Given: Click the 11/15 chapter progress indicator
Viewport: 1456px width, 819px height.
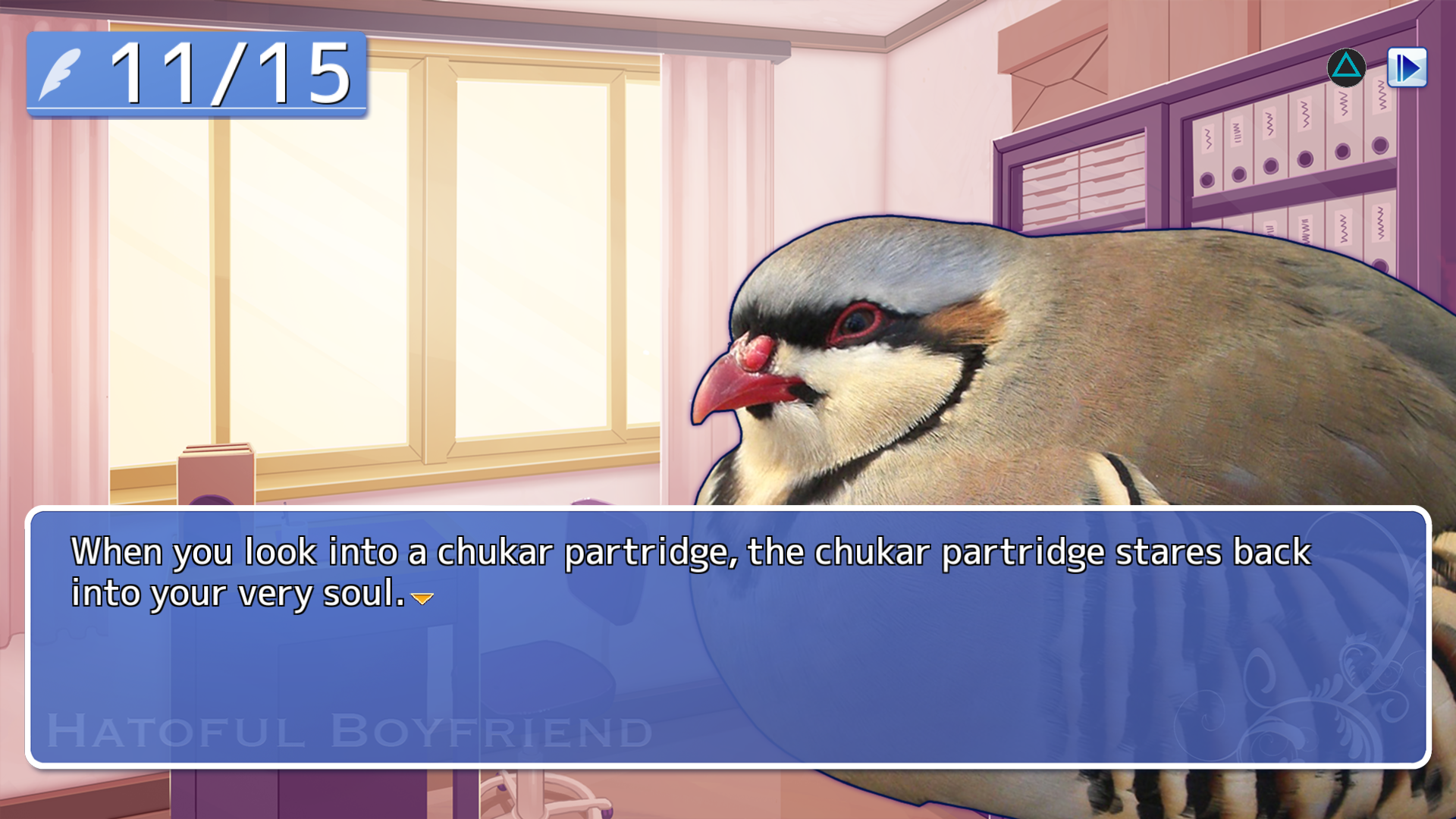Looking at the screenshot, I should 197,74.
